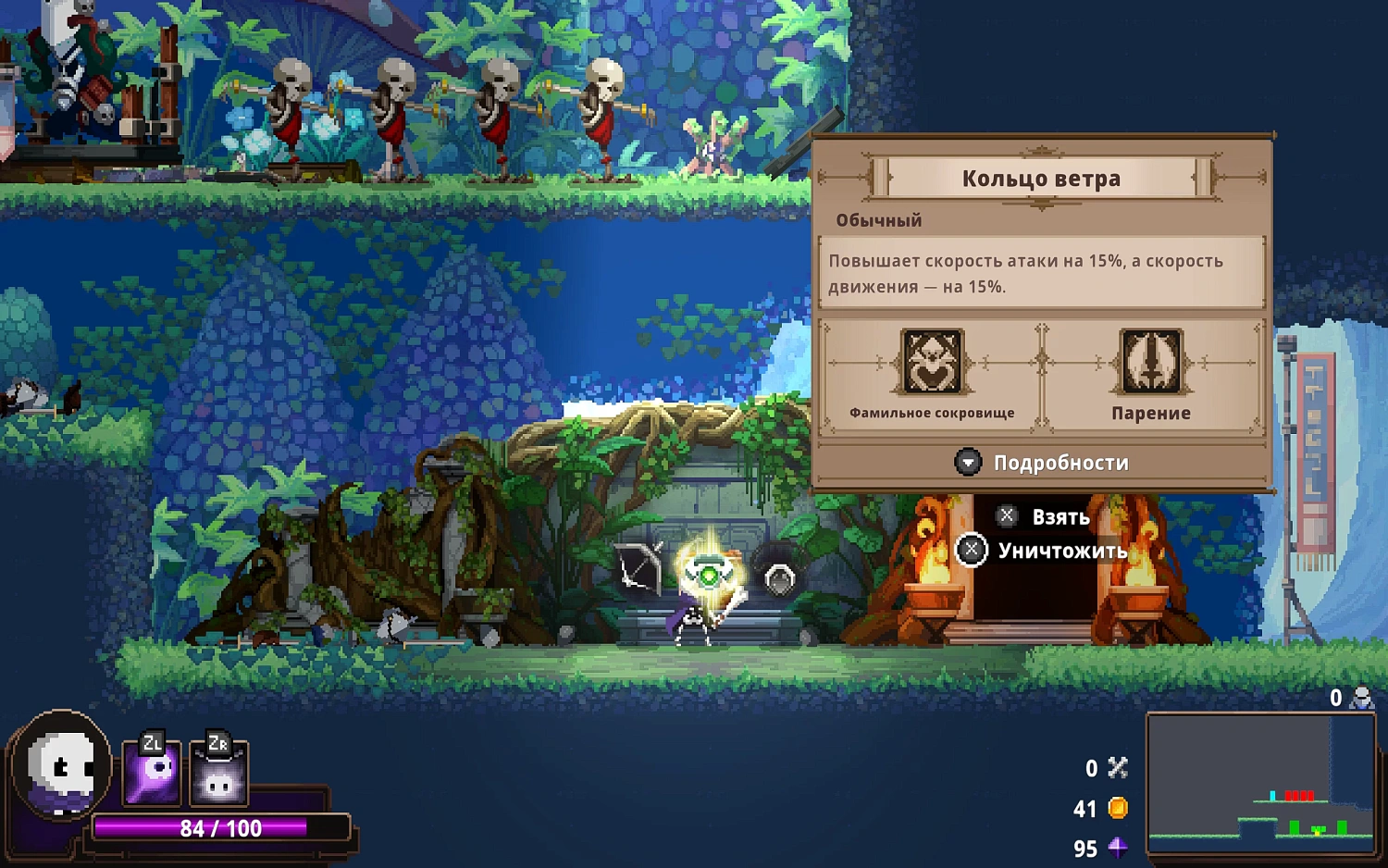Image resolution: width=1388 pixels, height=868 pixels.
Task: Click the Кольцо ветра item title
Action: tap(1041, 179)
